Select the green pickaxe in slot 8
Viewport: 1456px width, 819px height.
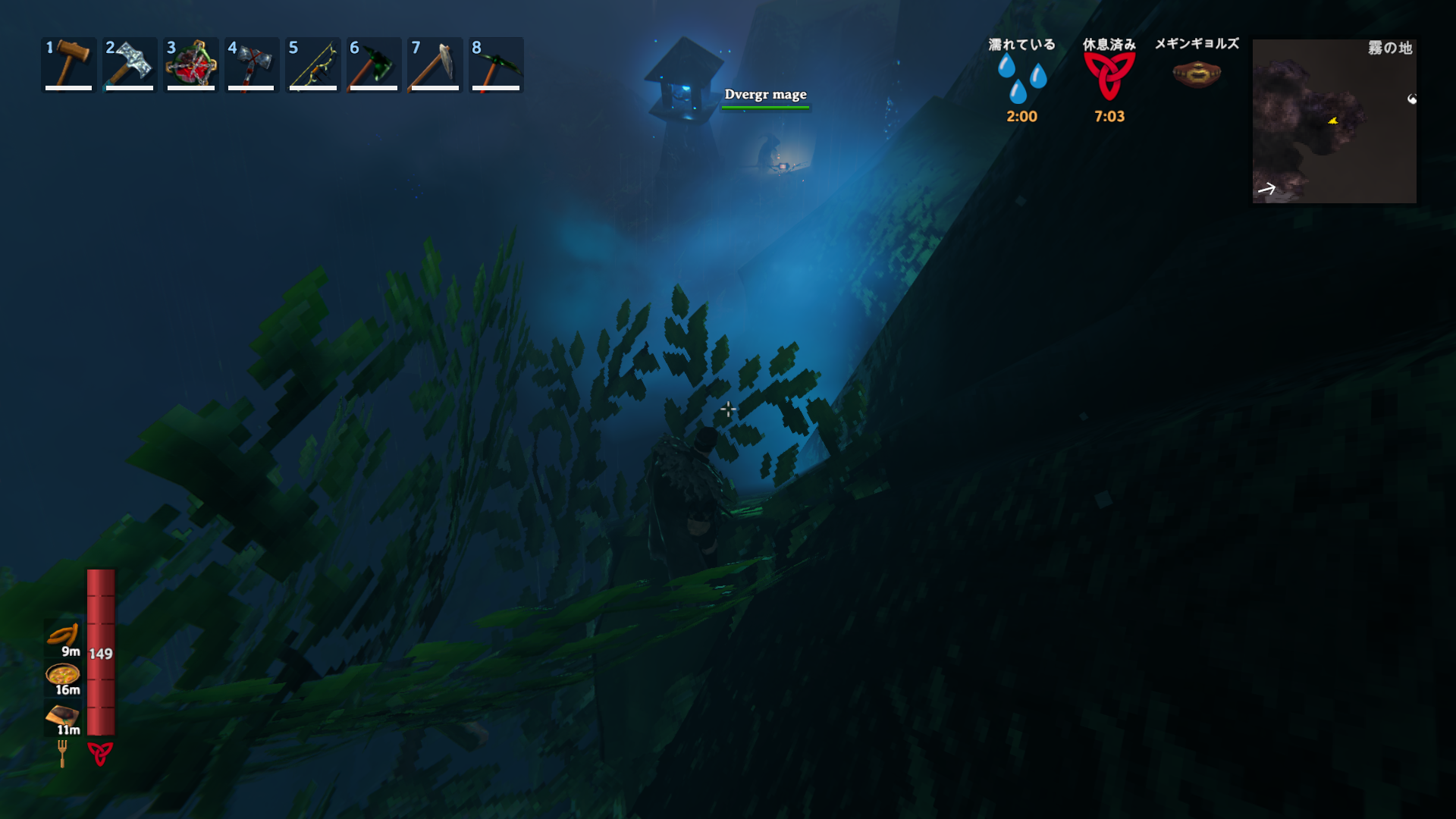coord(496,64)
